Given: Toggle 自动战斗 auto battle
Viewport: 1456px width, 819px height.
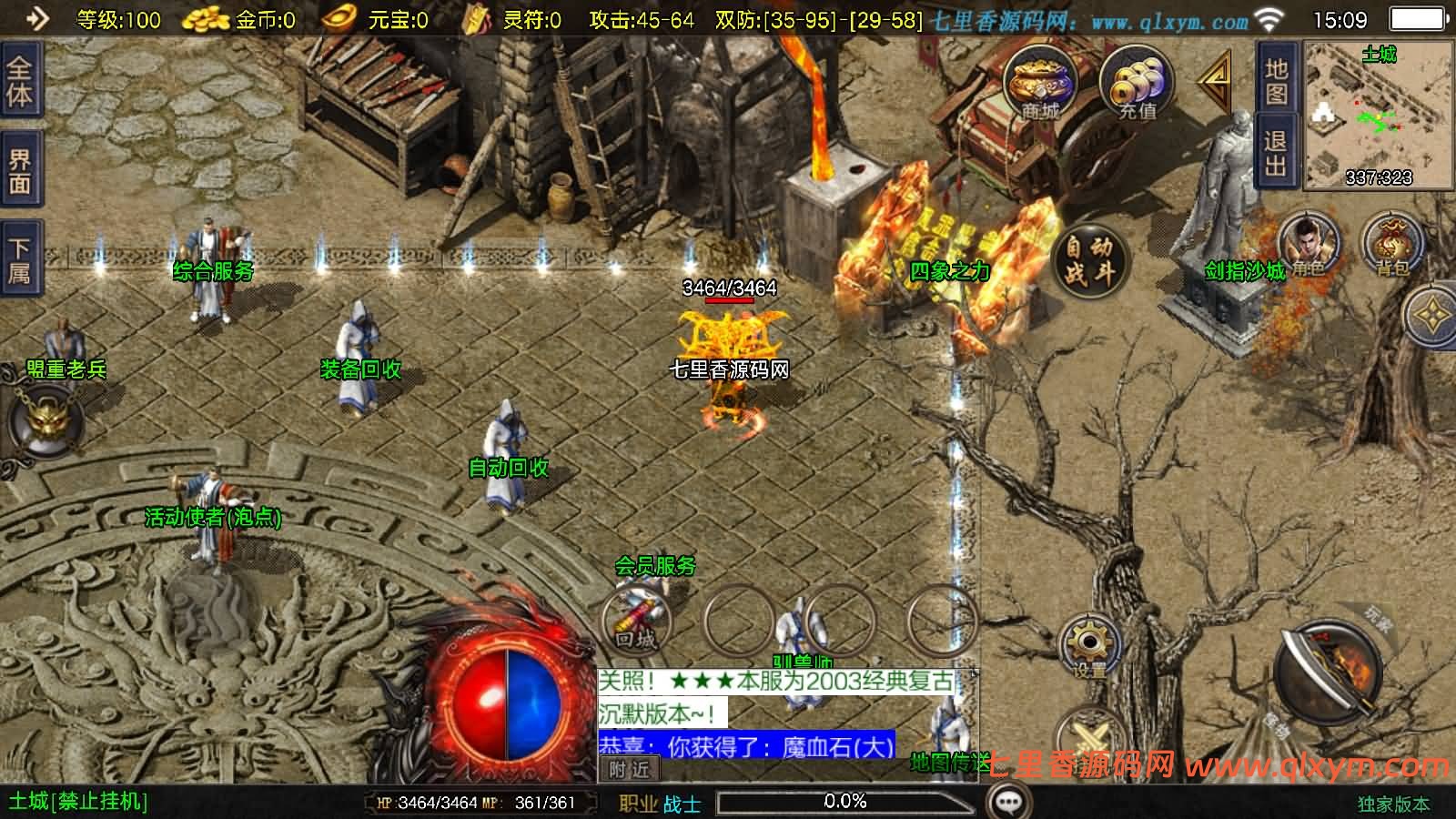Looking at the screenshot, I should click(x=1089, y=258).
